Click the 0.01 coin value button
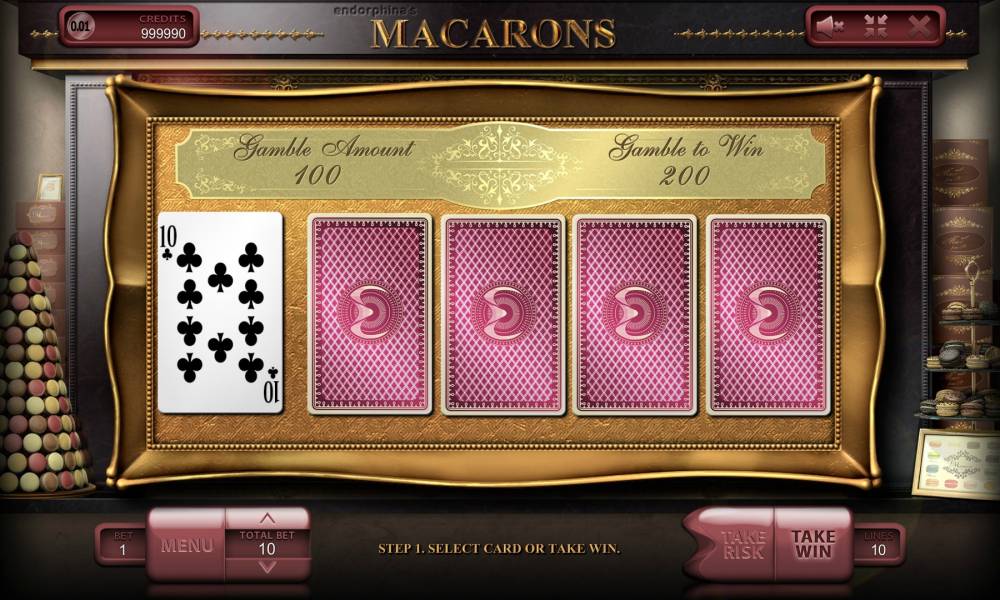Screen dimensions: 1000x600 click(79, 26)
